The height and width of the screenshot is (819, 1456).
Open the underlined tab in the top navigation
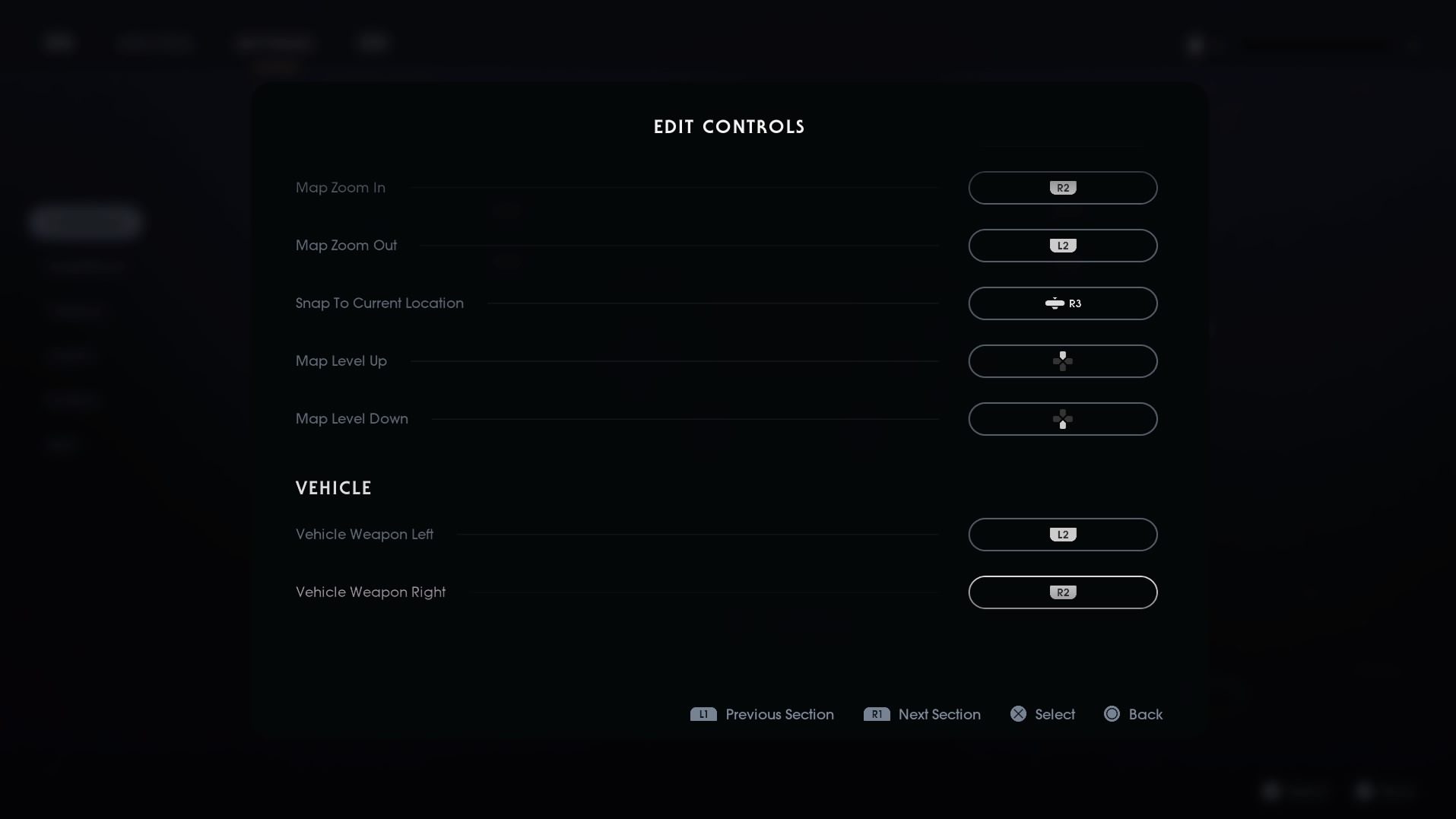(x=274, y=43)
